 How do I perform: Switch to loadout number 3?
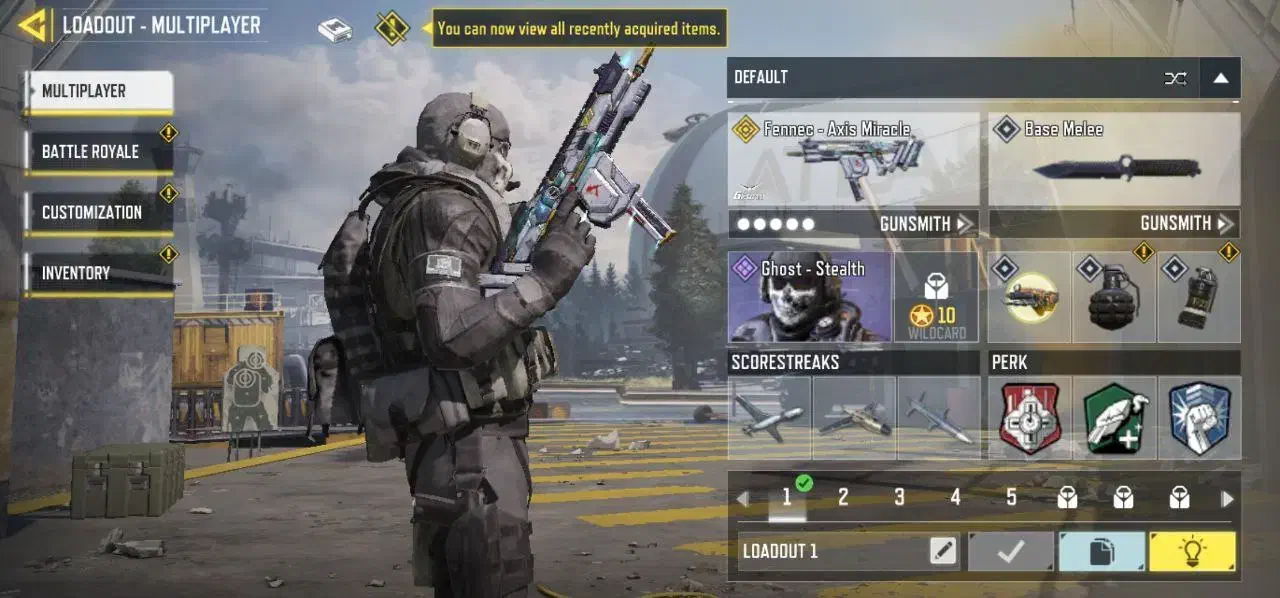point(899,498)
